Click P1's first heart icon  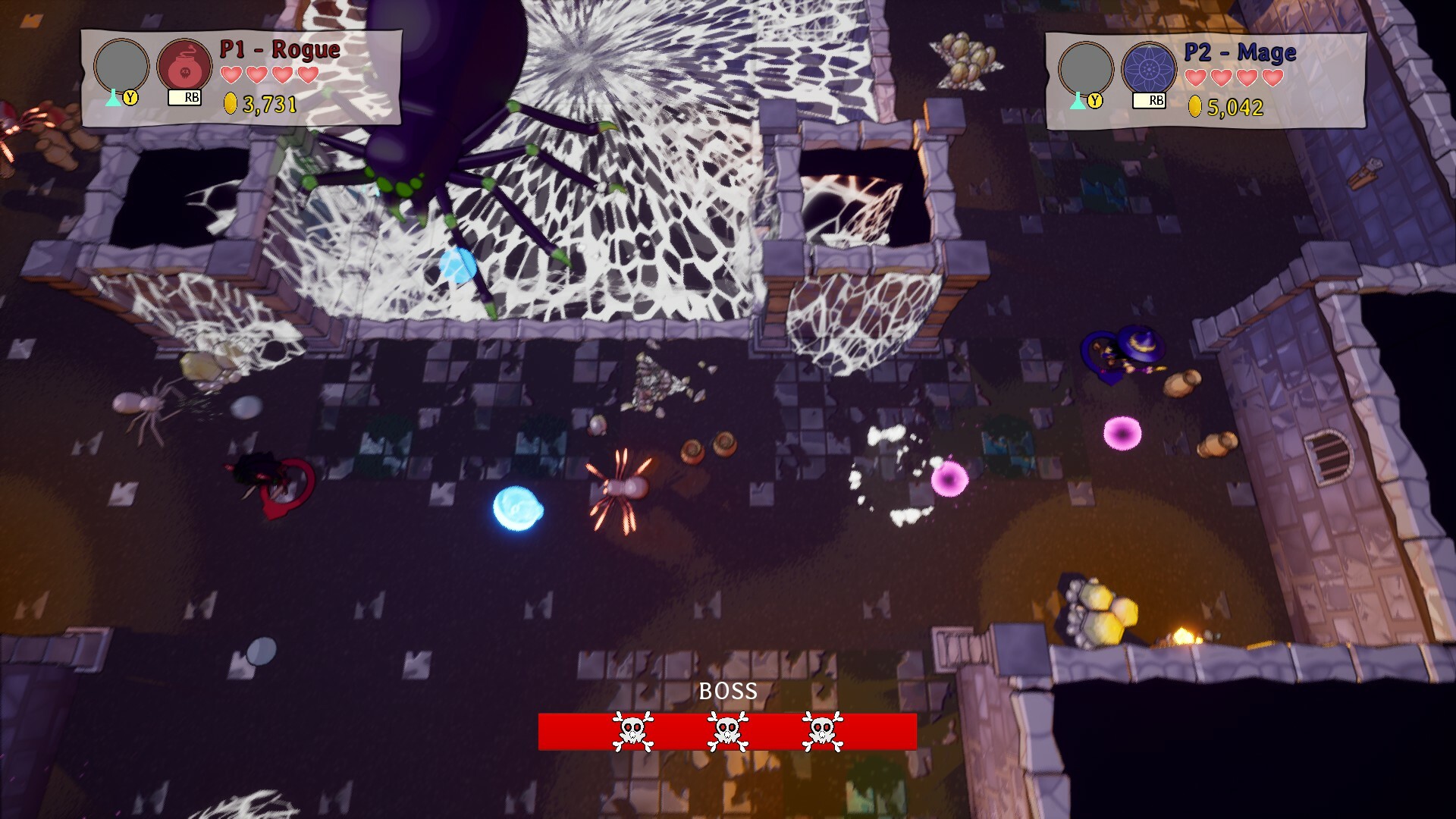click(230, 75)
